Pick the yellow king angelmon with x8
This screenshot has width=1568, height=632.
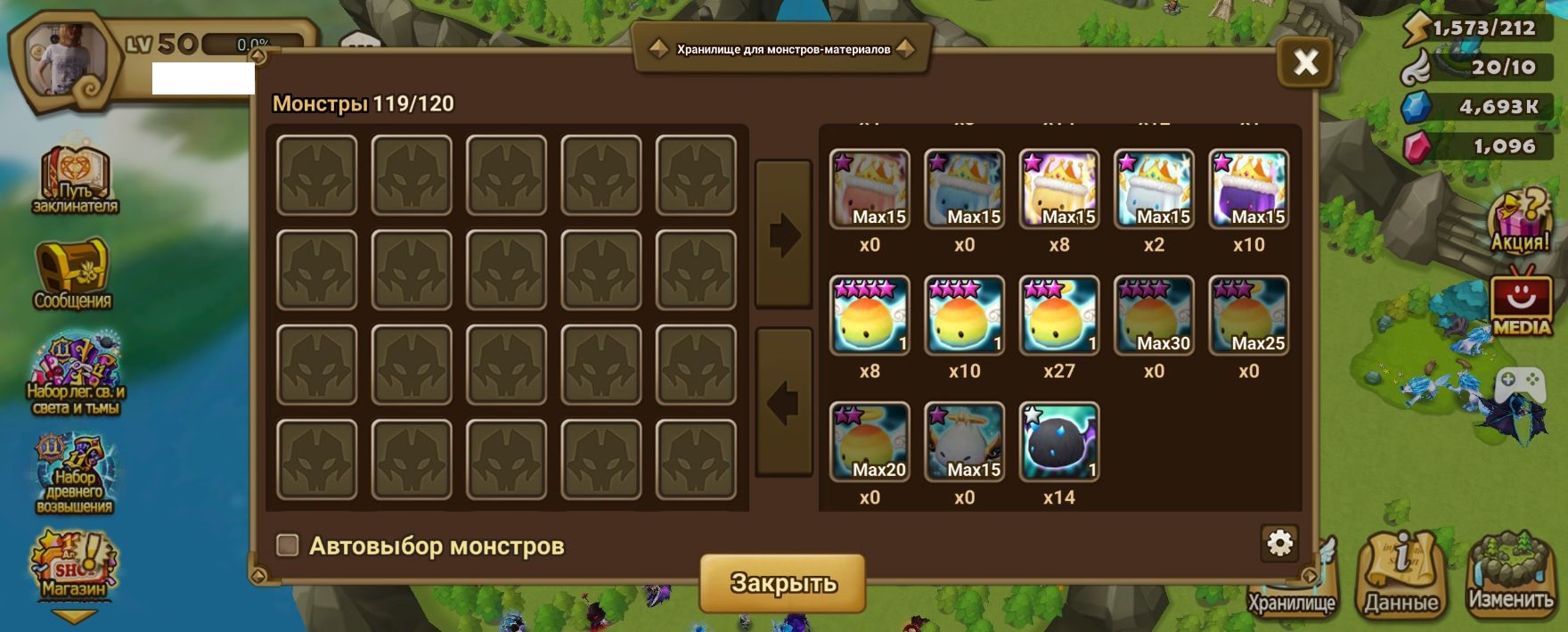1059,189
